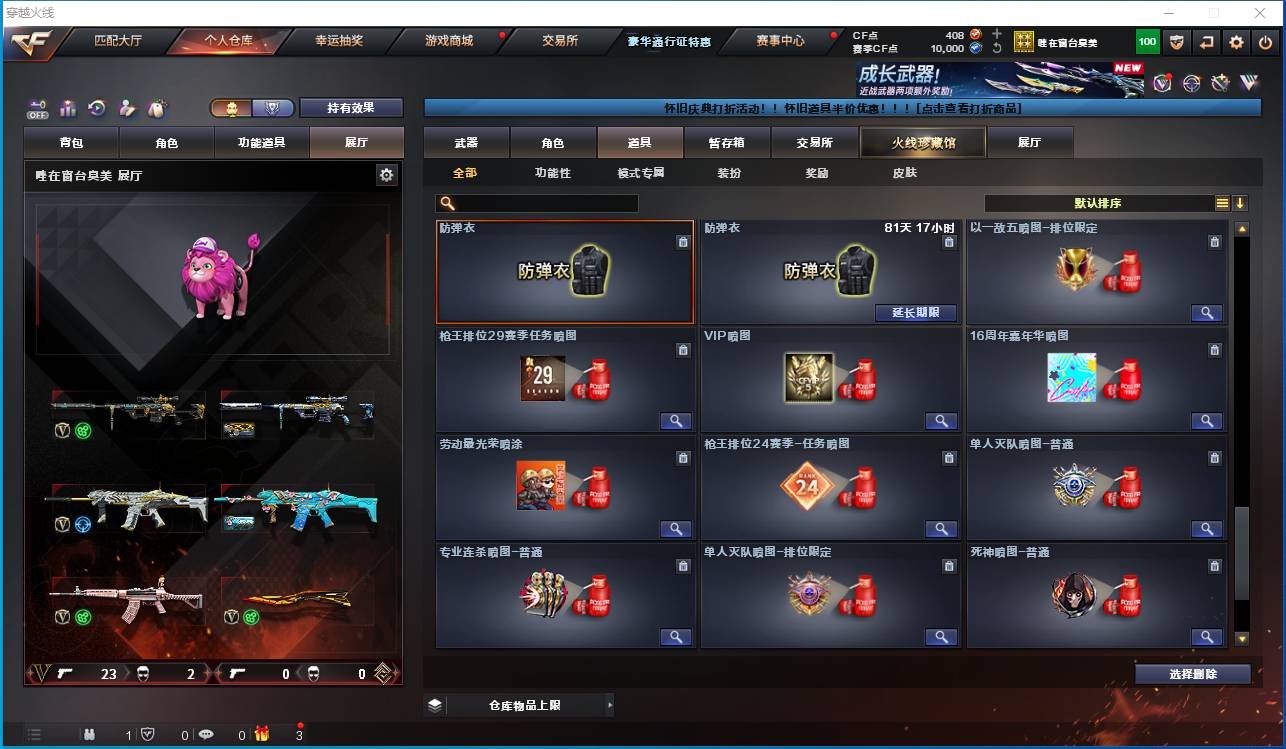Click the descending sort arrow beside 默认排序

1240,202
